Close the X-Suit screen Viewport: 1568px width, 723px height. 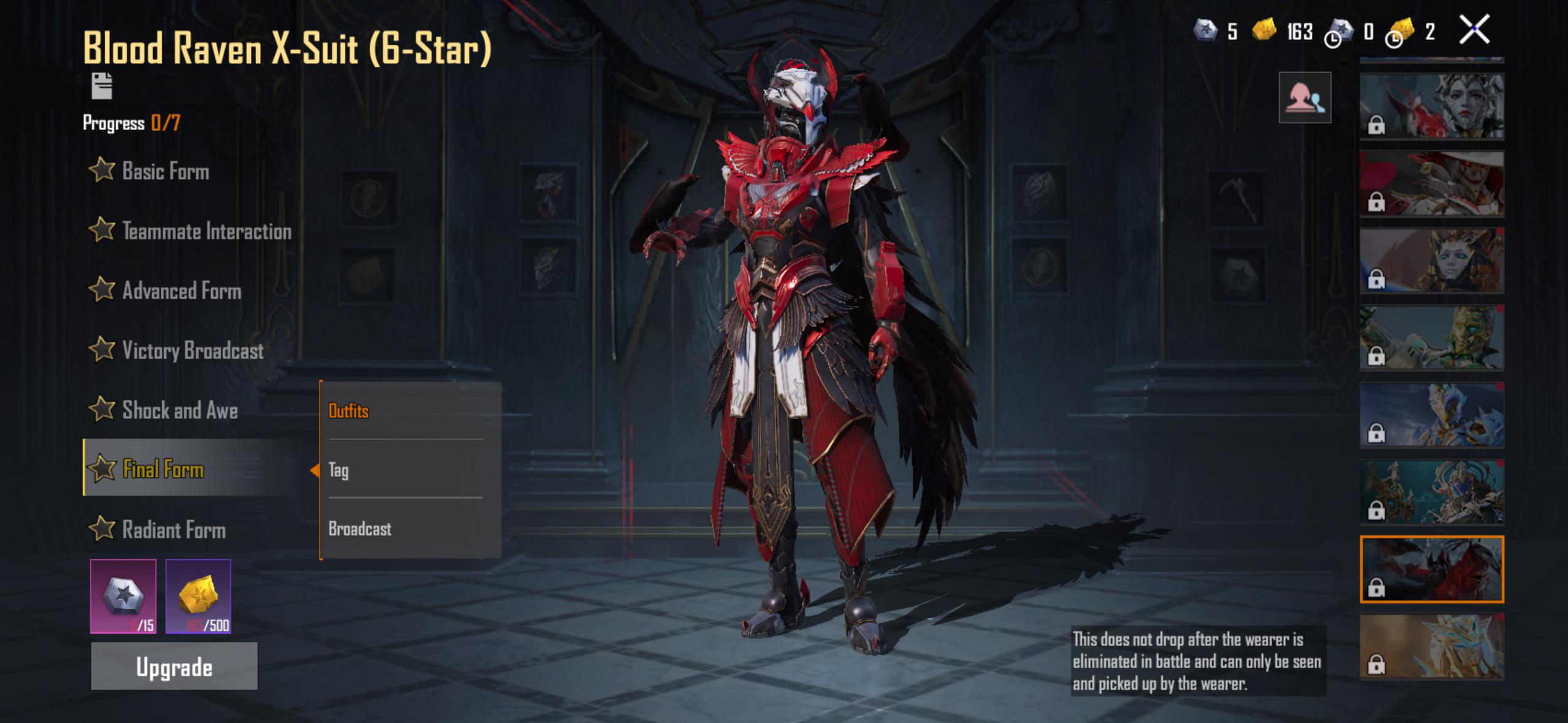[1474, 29]
